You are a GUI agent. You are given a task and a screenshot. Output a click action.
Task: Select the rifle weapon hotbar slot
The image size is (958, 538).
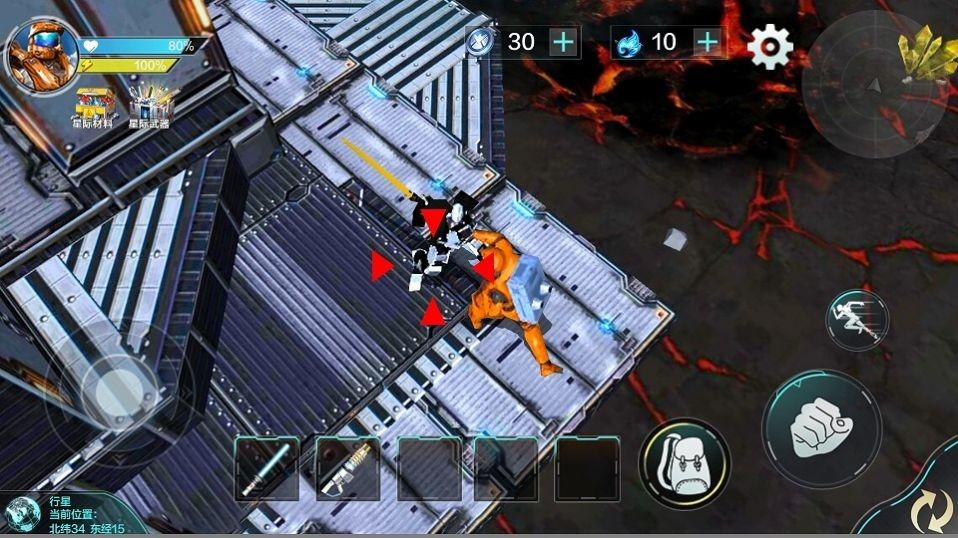tap(347, 468)
